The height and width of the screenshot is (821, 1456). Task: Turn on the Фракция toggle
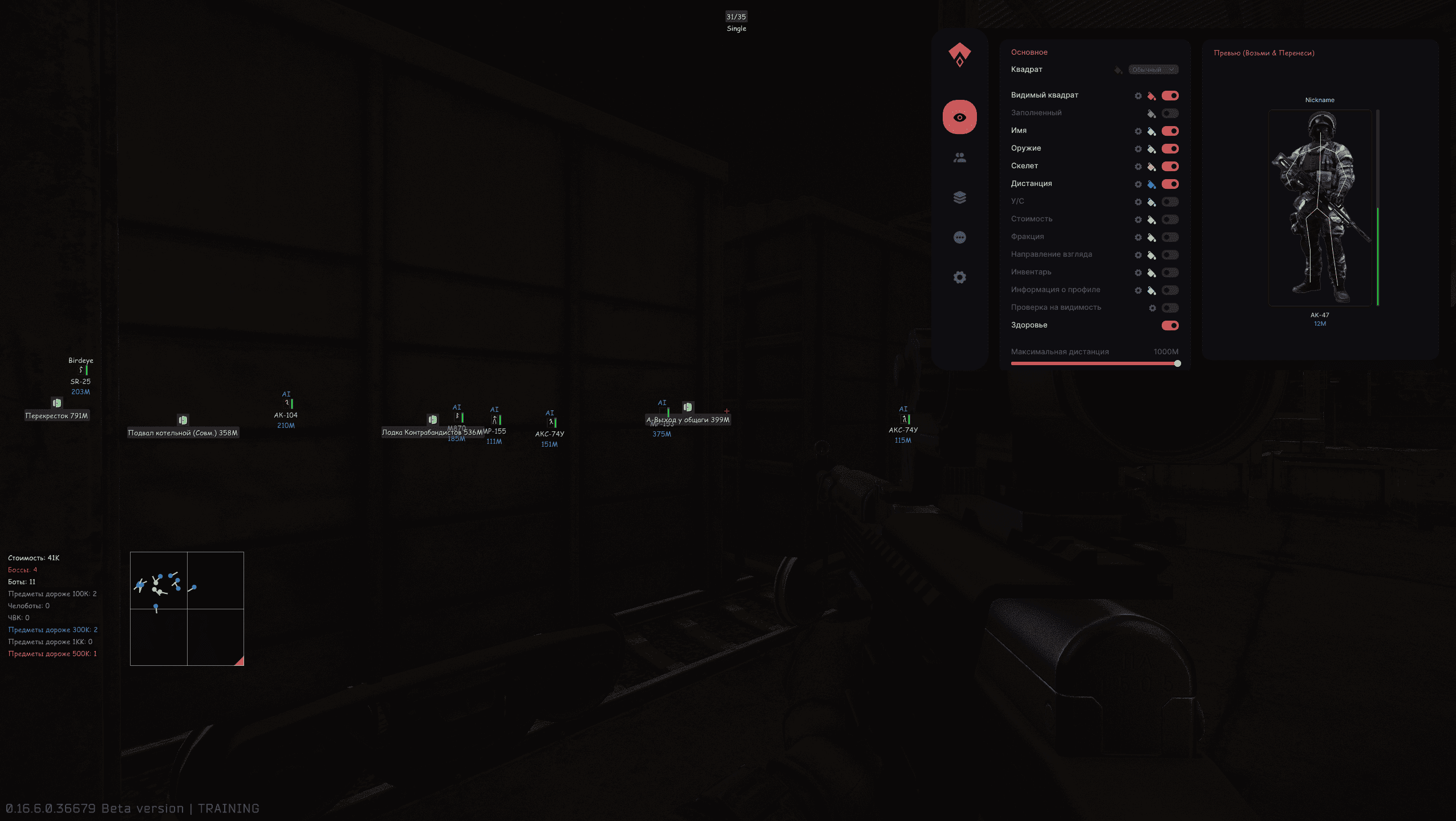[x=1170, y=237]
